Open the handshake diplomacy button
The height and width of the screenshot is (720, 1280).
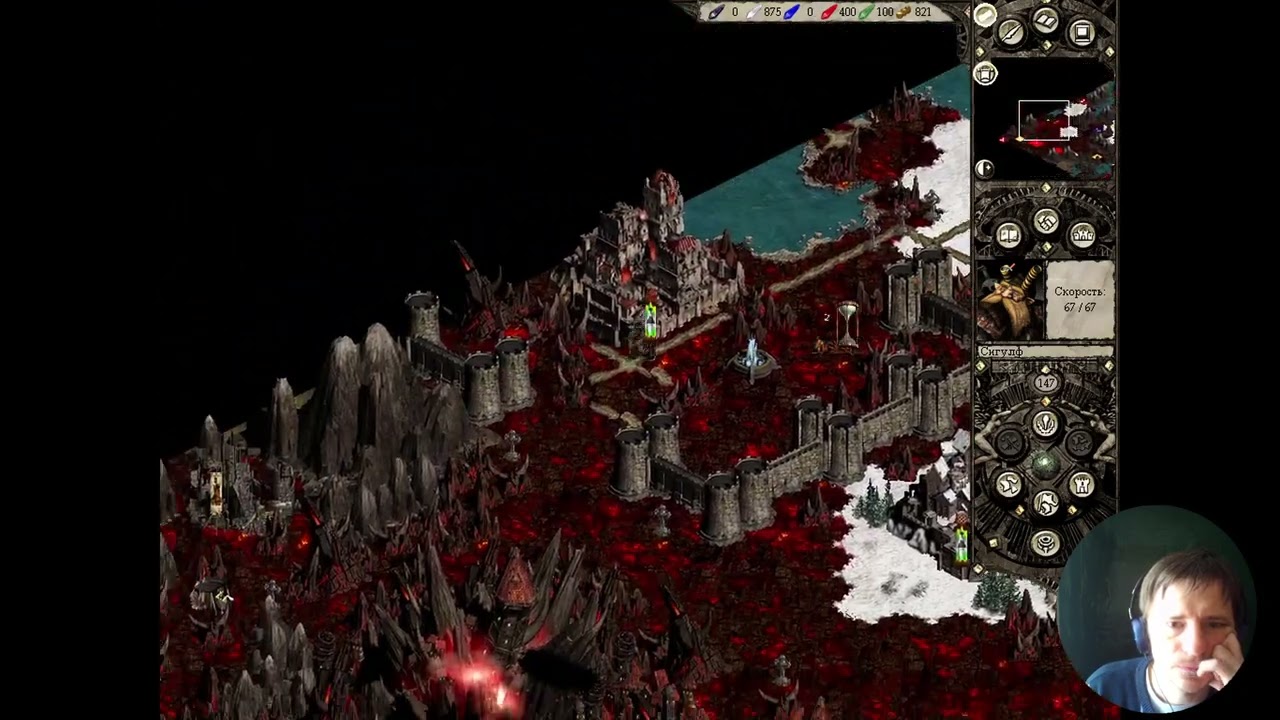[x=1046, y=222]
